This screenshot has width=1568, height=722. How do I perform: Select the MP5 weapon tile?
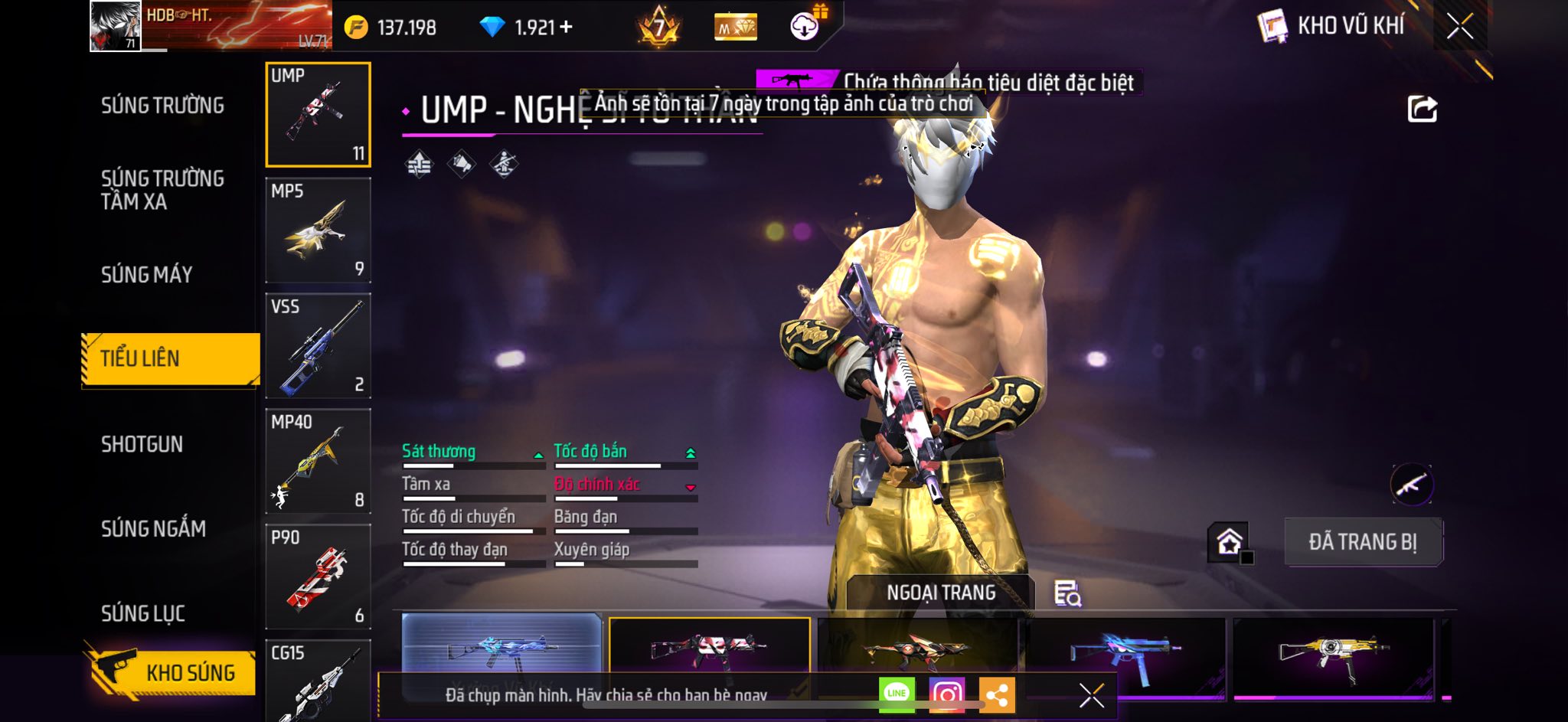point(318,230)
